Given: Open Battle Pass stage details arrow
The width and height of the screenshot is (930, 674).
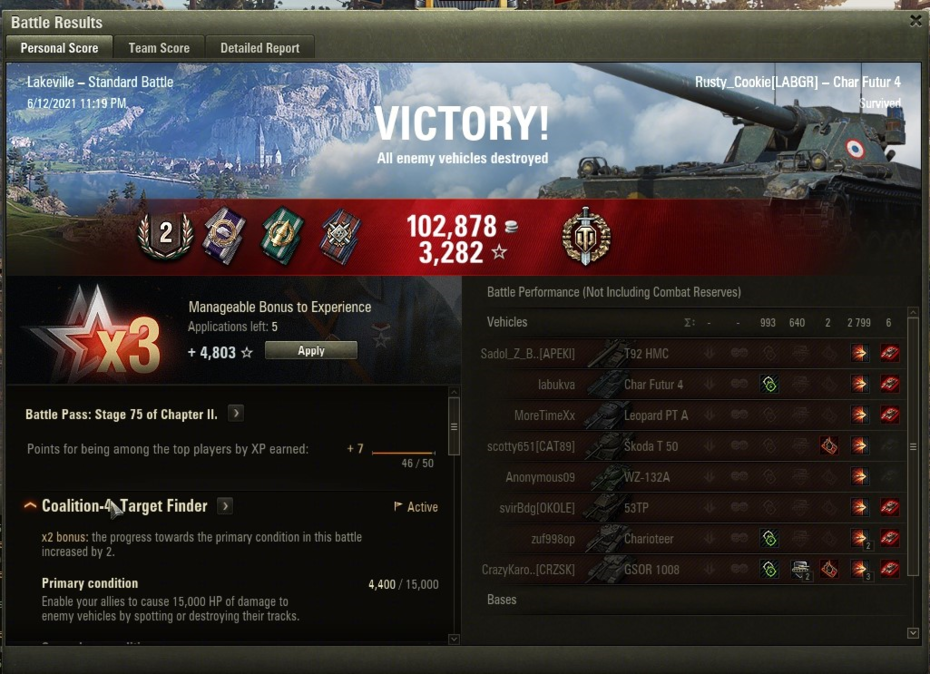Looking at the screenshot, I should click(x=235, y=413).
